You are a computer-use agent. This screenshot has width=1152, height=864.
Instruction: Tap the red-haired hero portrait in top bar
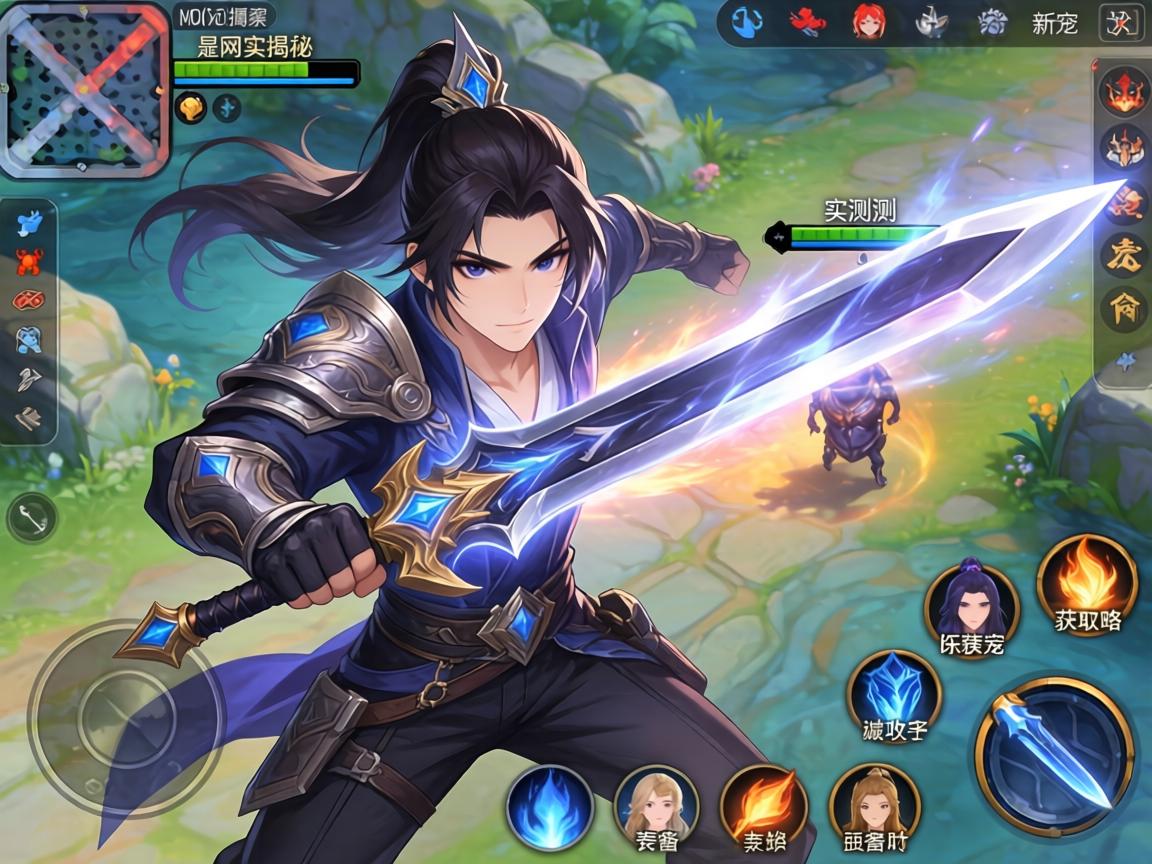[869, 22]
